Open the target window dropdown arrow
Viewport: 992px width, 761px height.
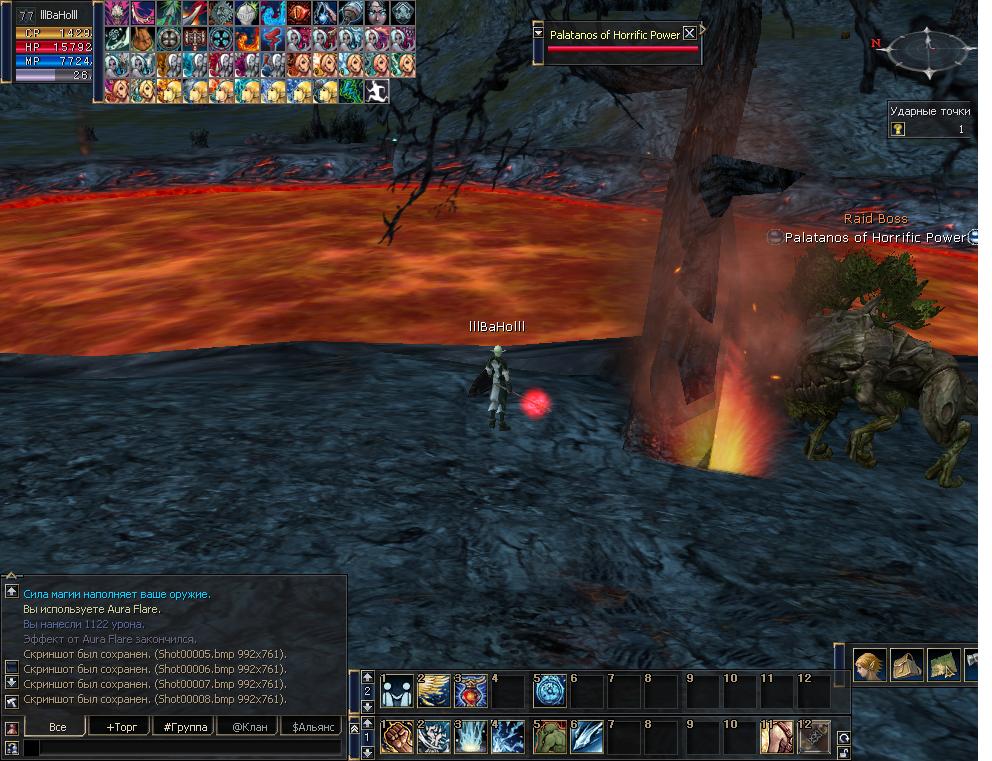[x=539, y=33]
